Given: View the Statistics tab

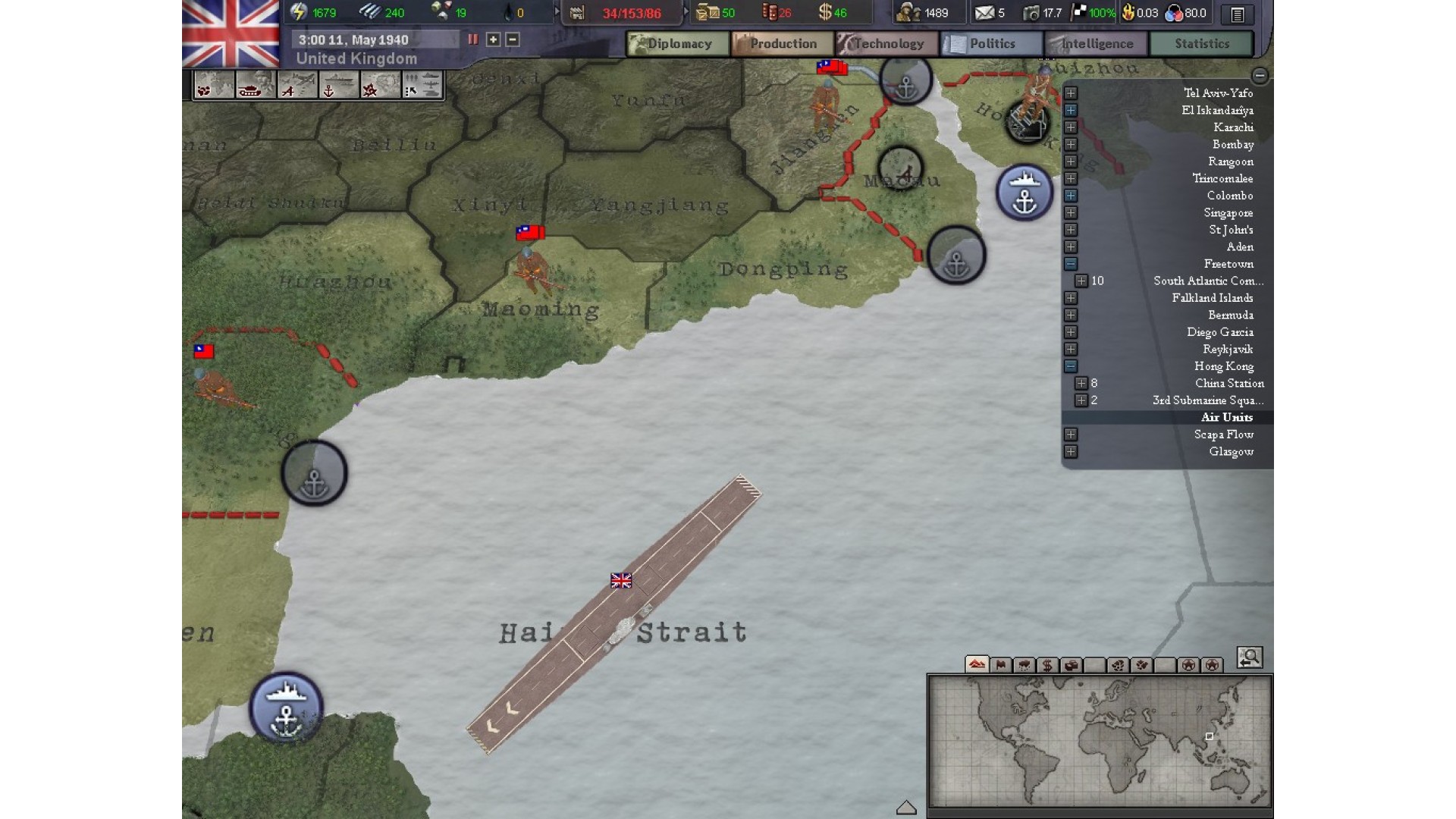Looking at the screenshot, I should click(1201, 44).
